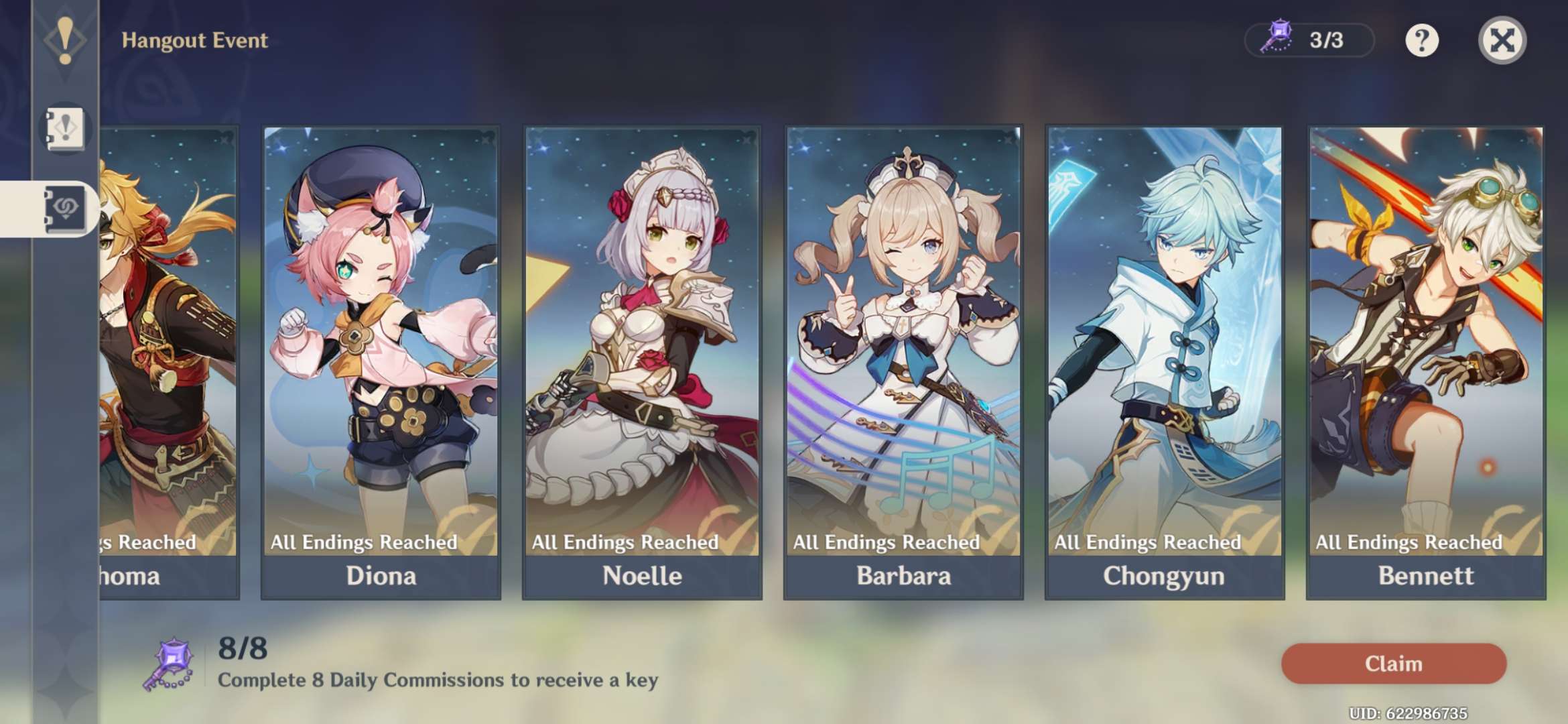The image size is (1568, 724).
Task: Choose Noelle's hangout card
Action: tap(642, 362)
